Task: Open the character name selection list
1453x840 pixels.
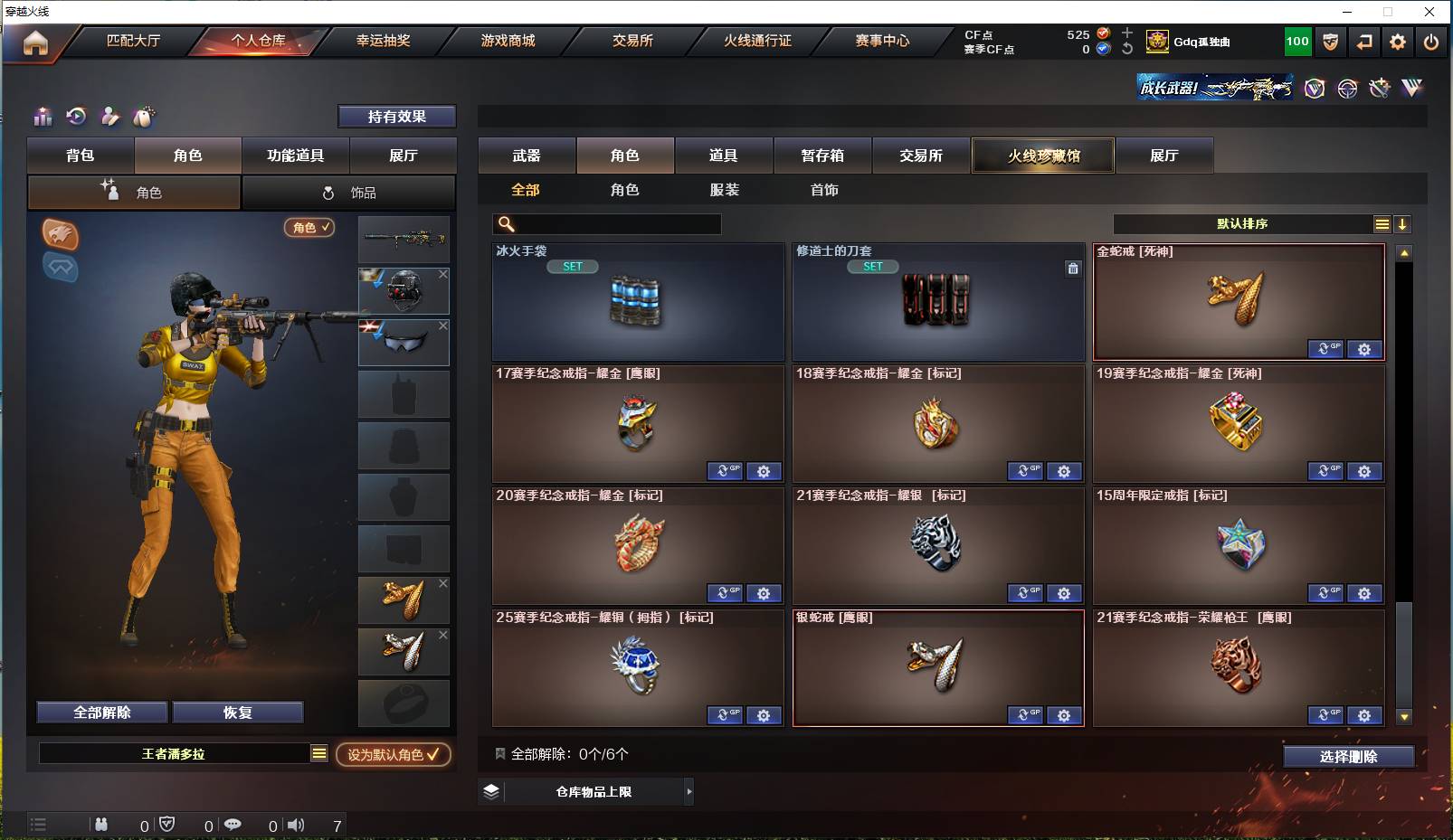Action: tap(319, 753)
